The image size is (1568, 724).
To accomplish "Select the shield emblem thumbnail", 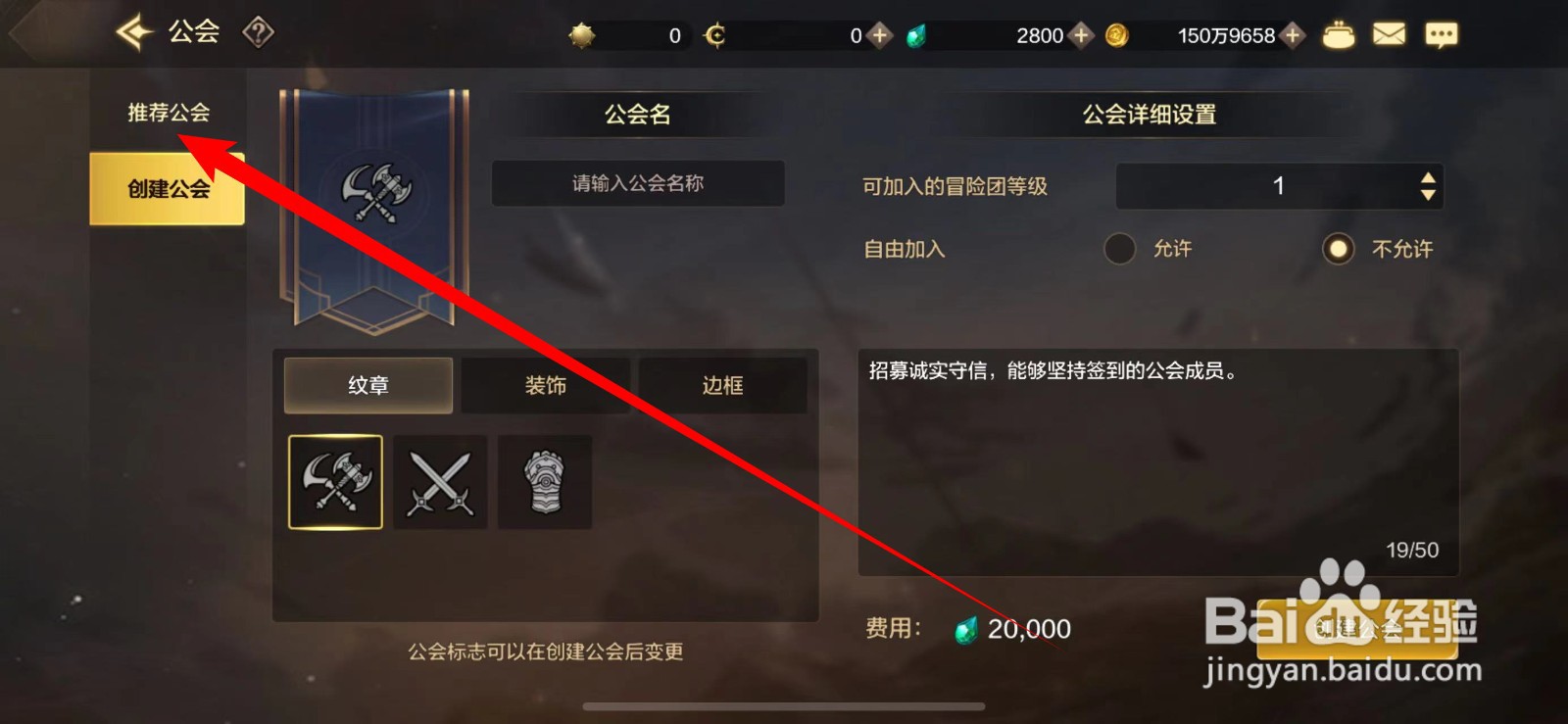I will coord(544,482).
